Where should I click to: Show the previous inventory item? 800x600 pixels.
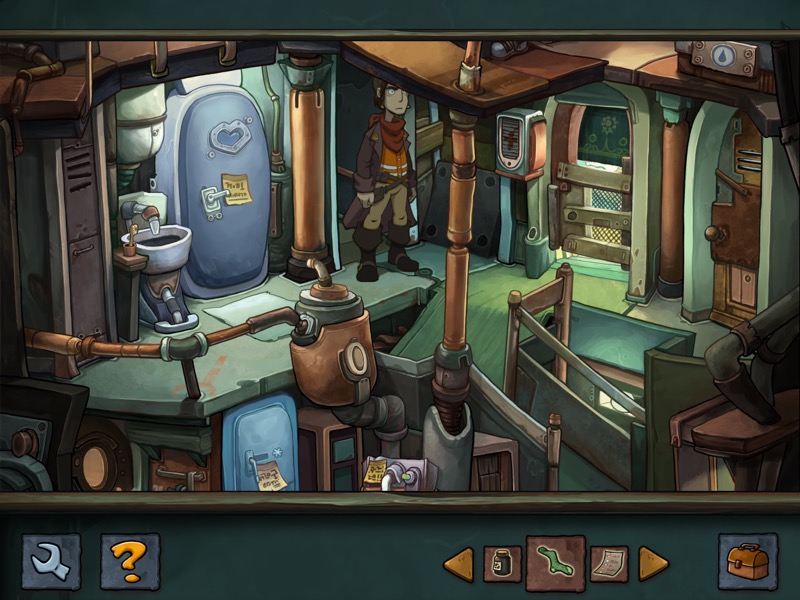458,564
